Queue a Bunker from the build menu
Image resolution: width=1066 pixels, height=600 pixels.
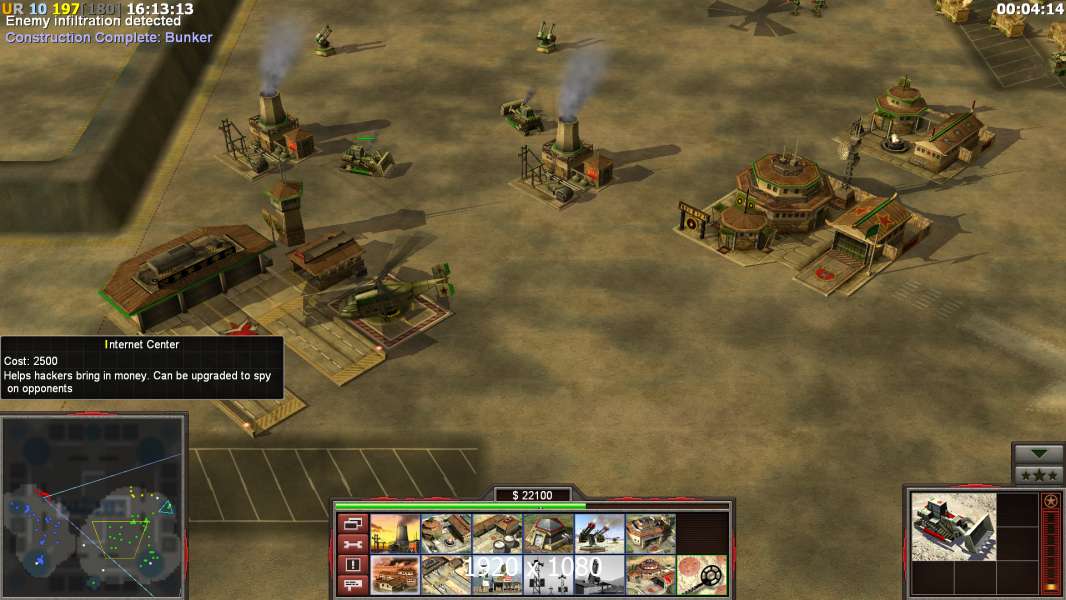548,533
